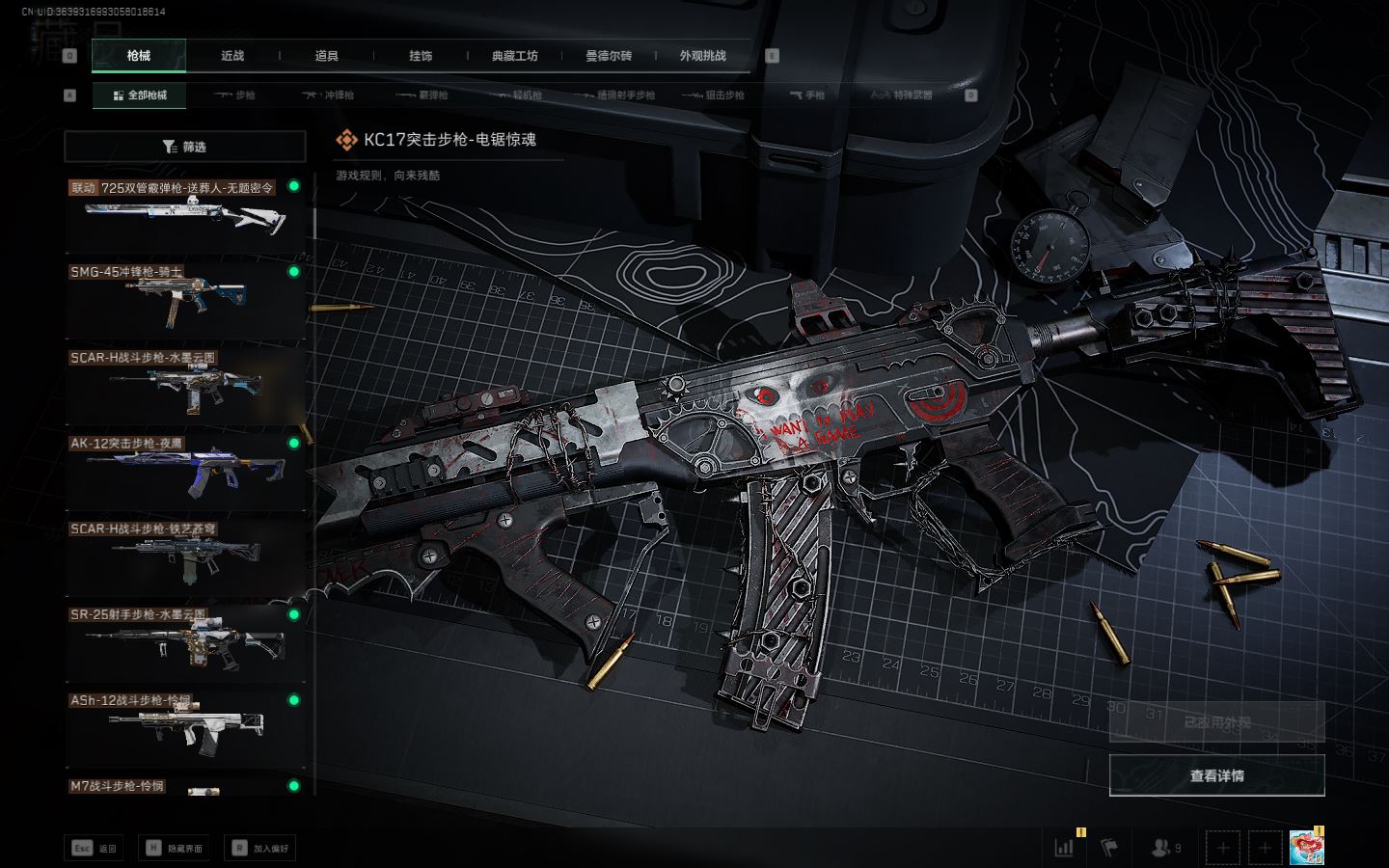Choose the SMG-45冲锋枪-骑士 skin
Viewport: 1389px width, 868px height.
coord(185,301)
